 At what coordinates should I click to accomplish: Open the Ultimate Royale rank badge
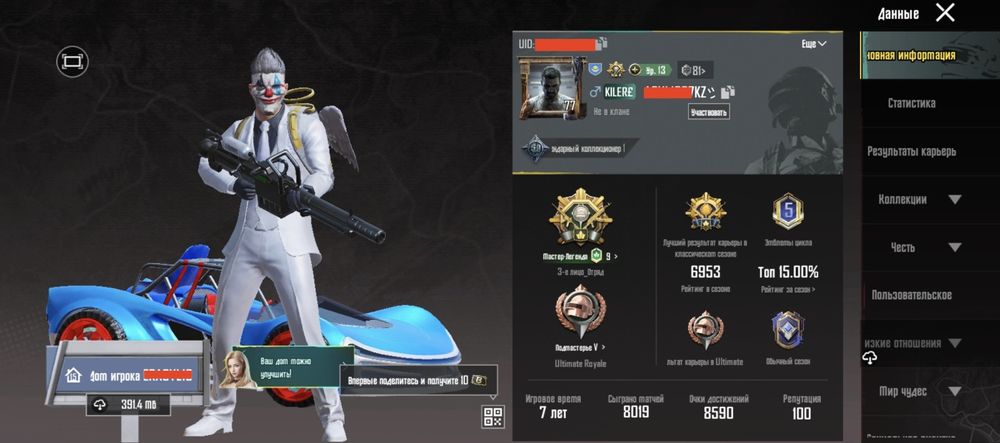(x=581, y=310)
